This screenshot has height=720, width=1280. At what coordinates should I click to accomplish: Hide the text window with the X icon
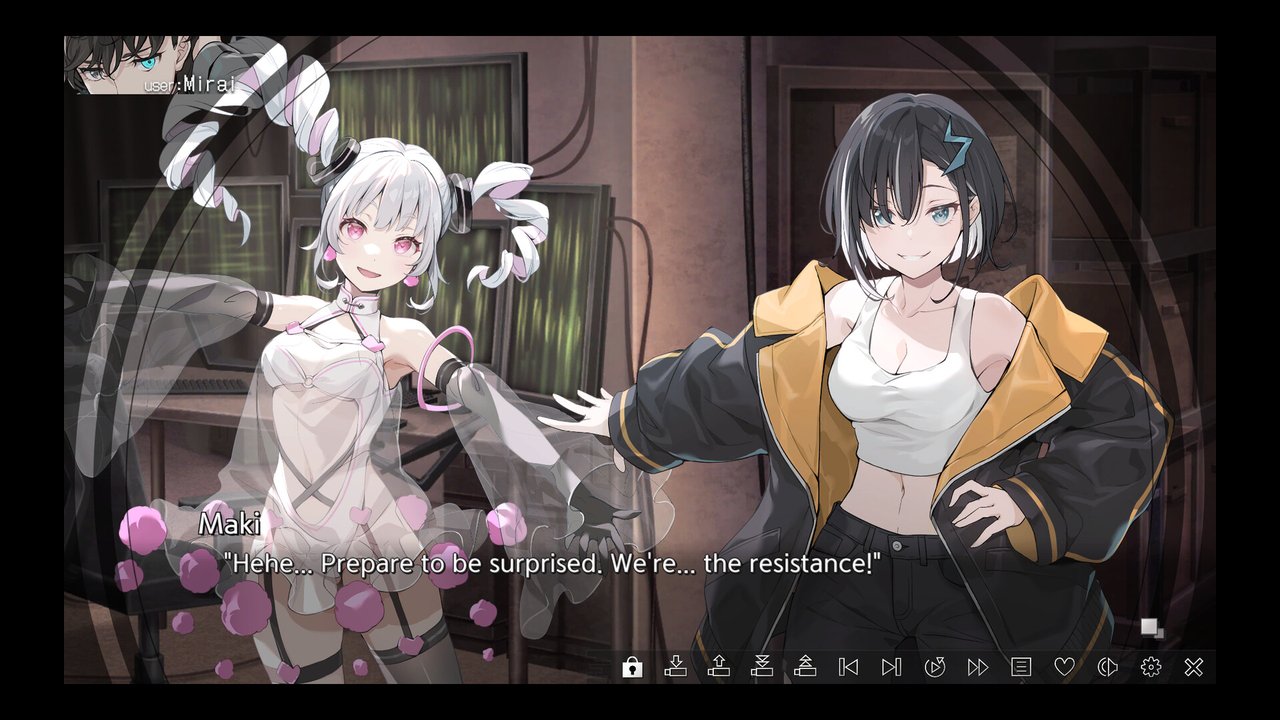pos(1194,667)
